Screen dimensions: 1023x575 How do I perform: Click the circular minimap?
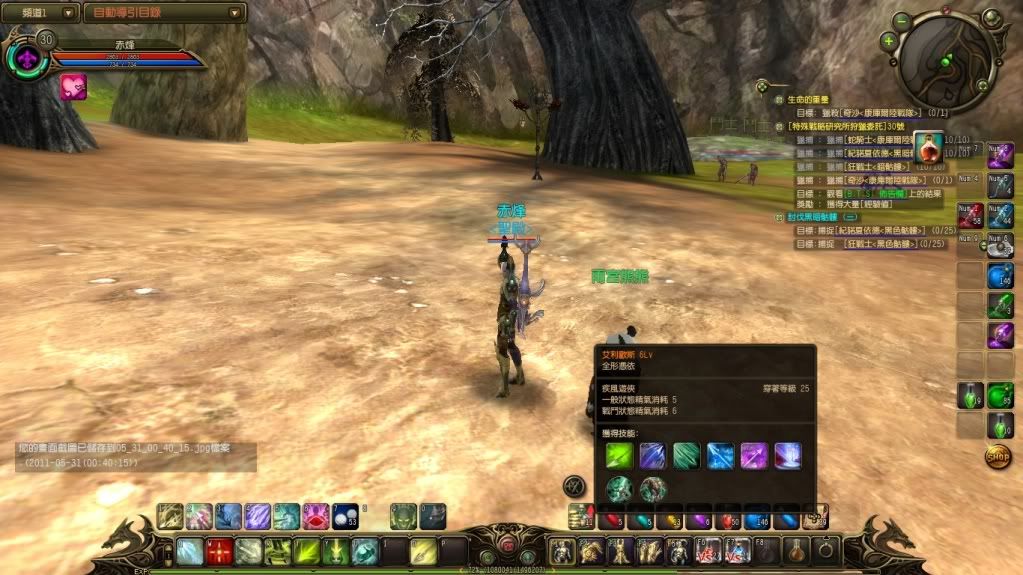pyautogui.click(x=945, y=62)
